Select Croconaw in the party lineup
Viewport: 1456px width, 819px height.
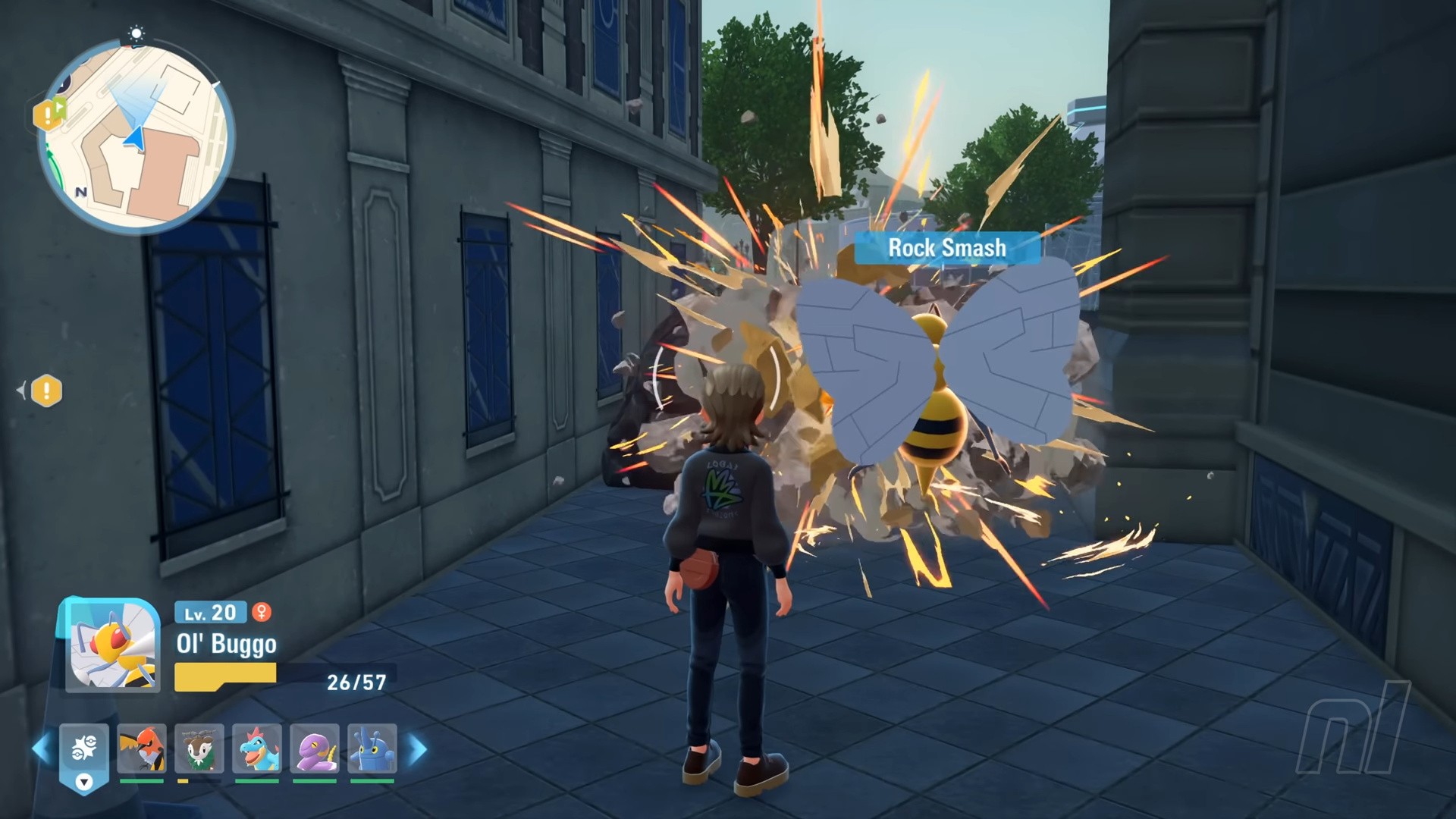[x=257, y=748]
